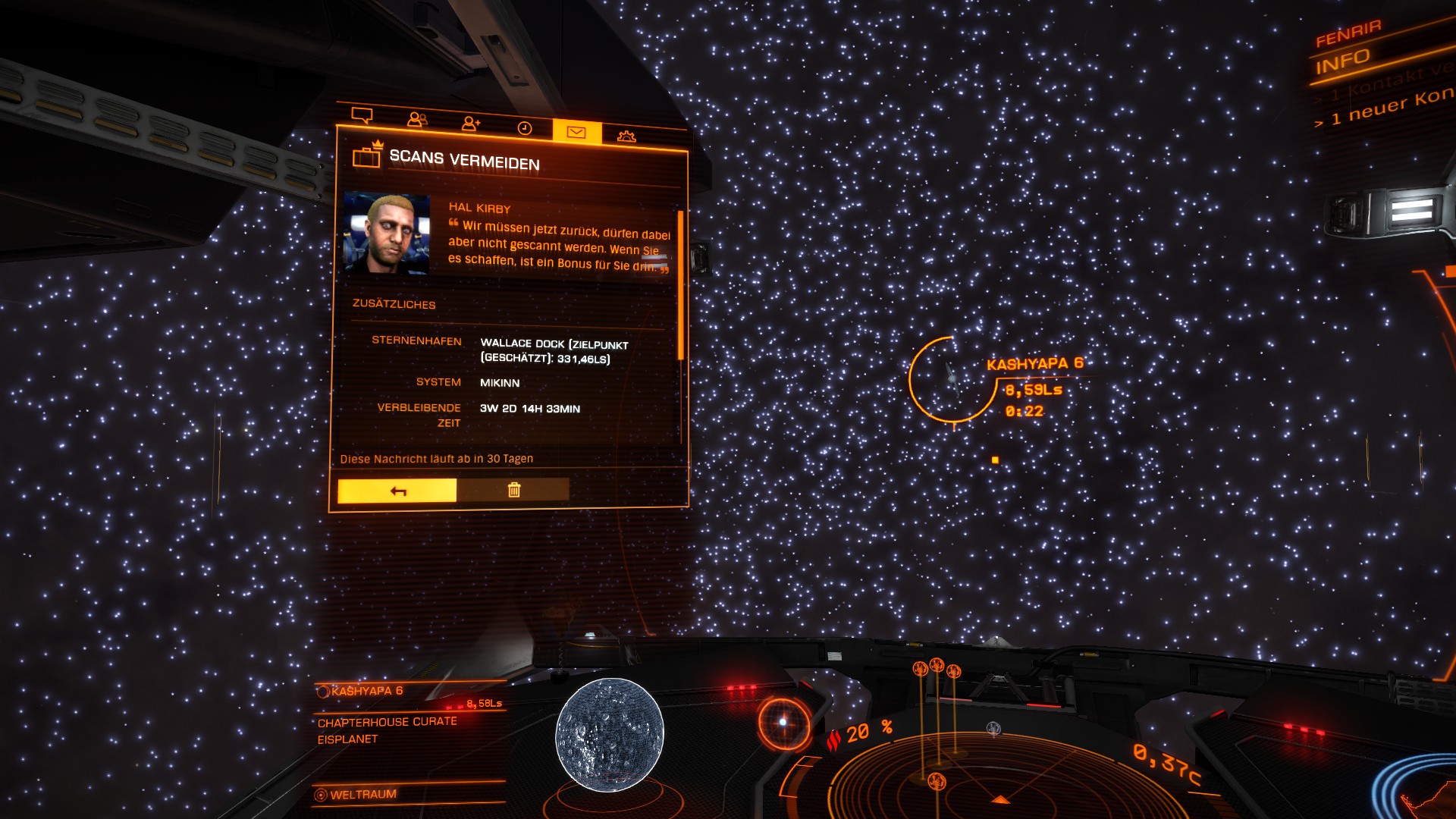Image resolution: width=1456 pixels, height=819 pixels.
Task: Open the add-friend tab
Action: point(471,123)
